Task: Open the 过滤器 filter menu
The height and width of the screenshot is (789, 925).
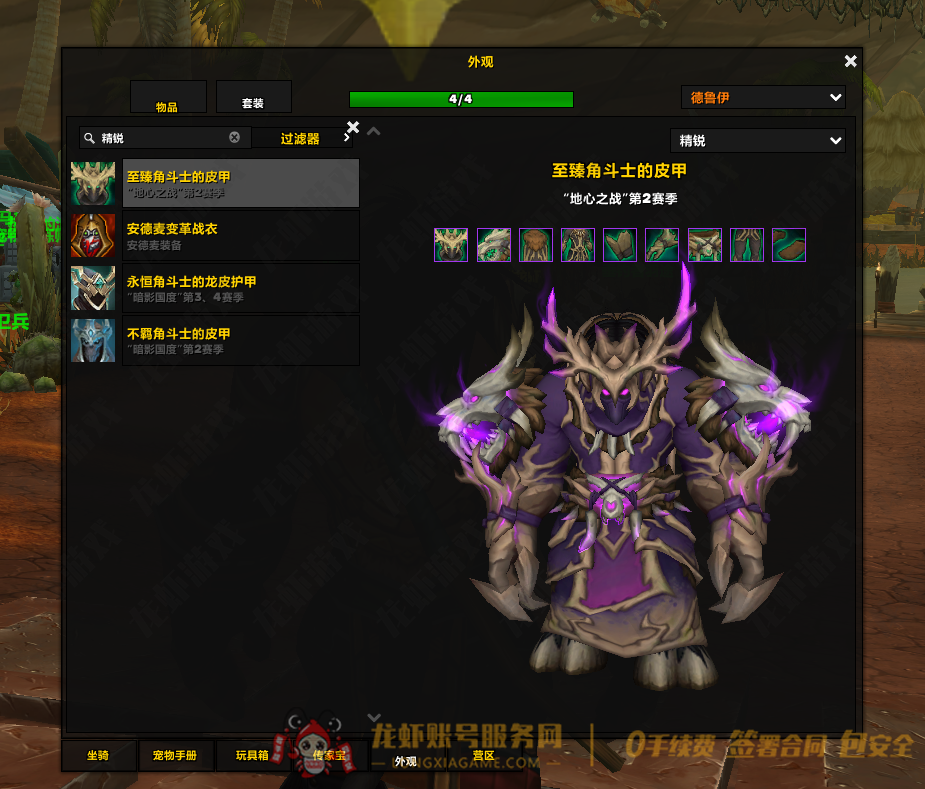Action: pos(301,139)
